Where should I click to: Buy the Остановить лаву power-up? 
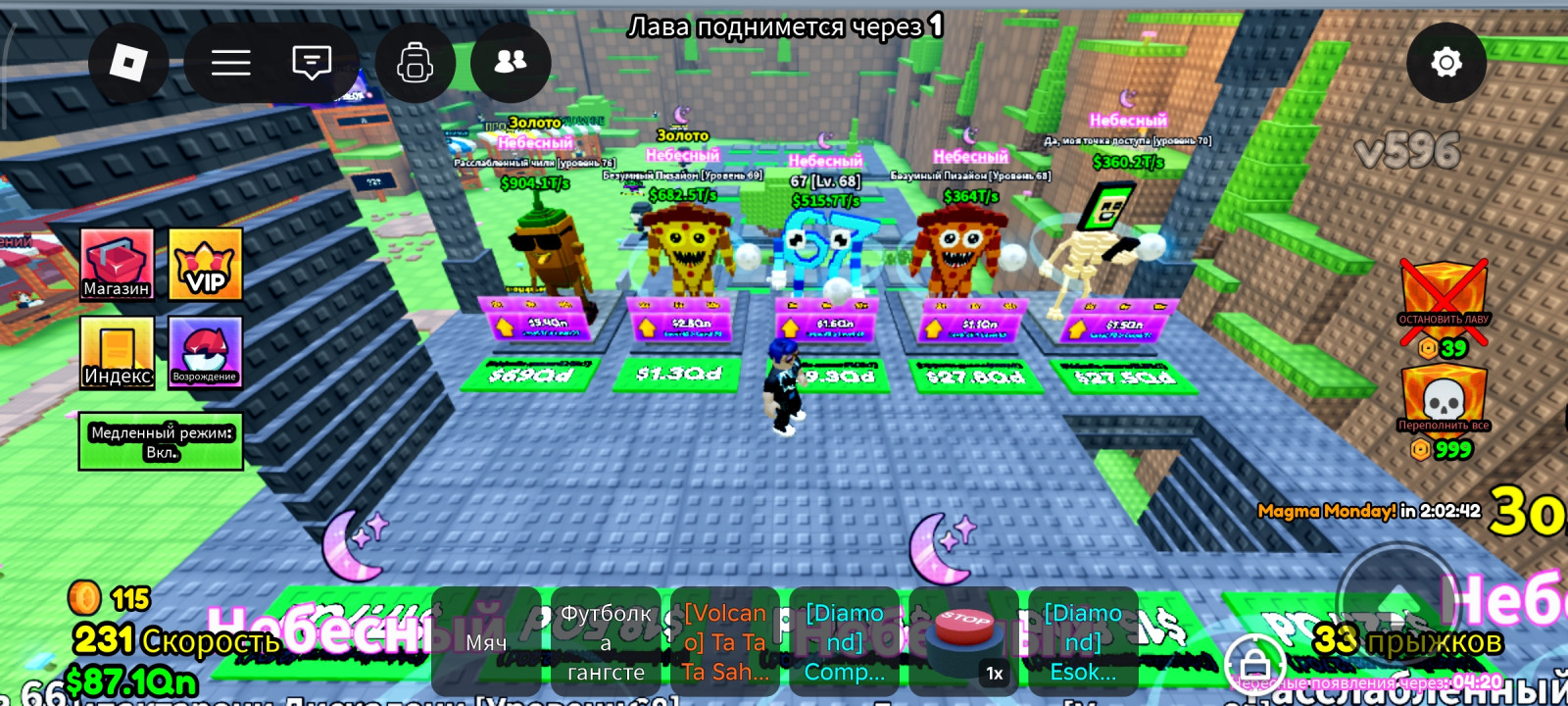(x=1444, y=299)
